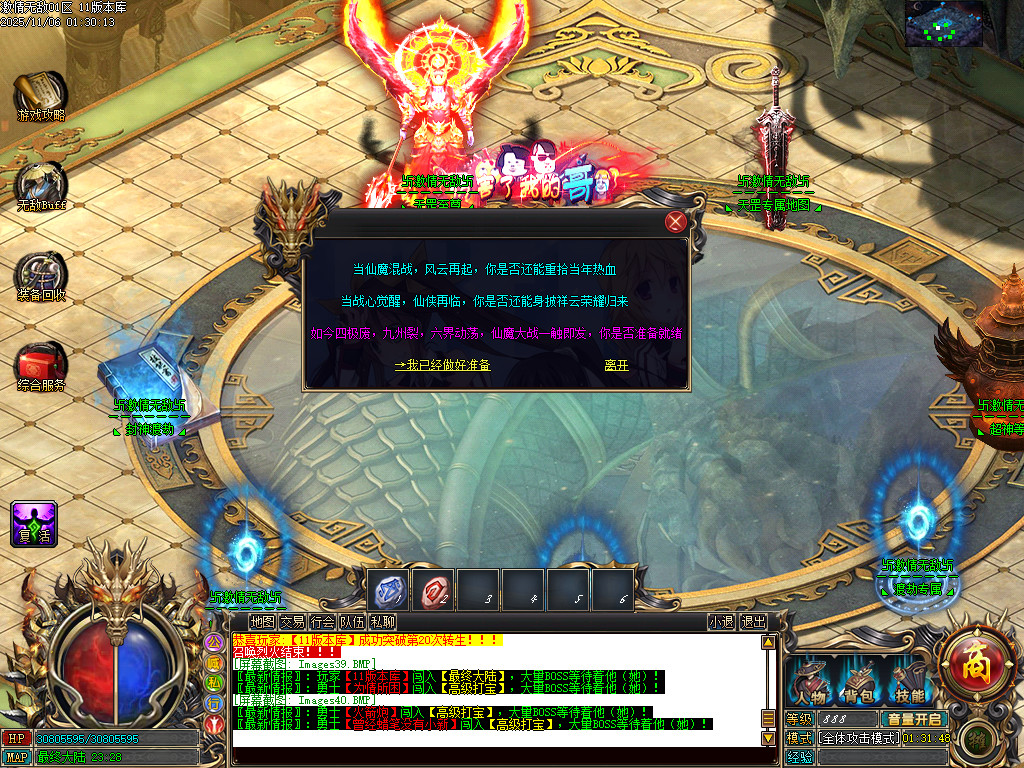1024x768 pixels.
Task: Open the 私聊 private chat button
Action: pos(382,622)
